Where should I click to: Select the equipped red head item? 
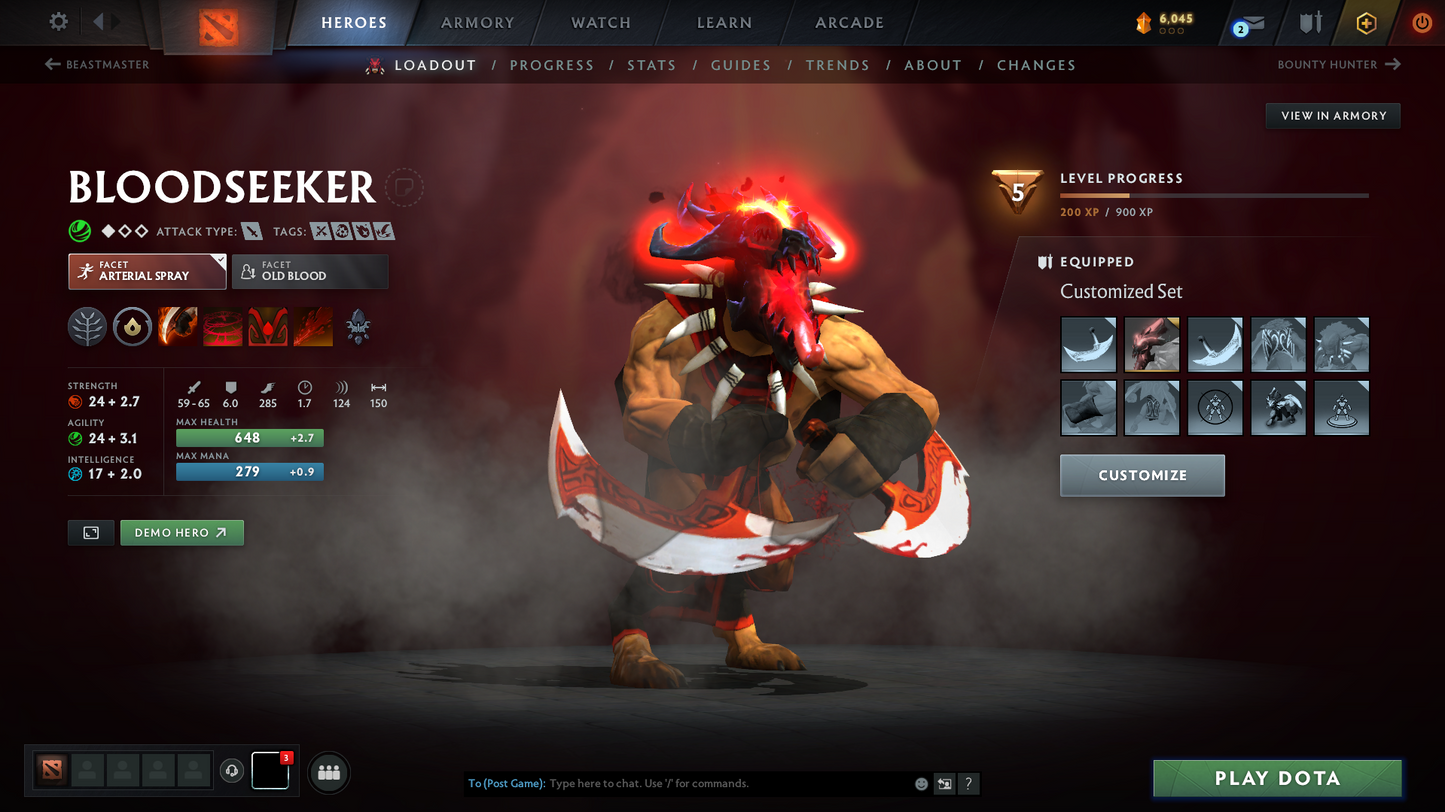pyautogui.click(x=1152, y=345)
